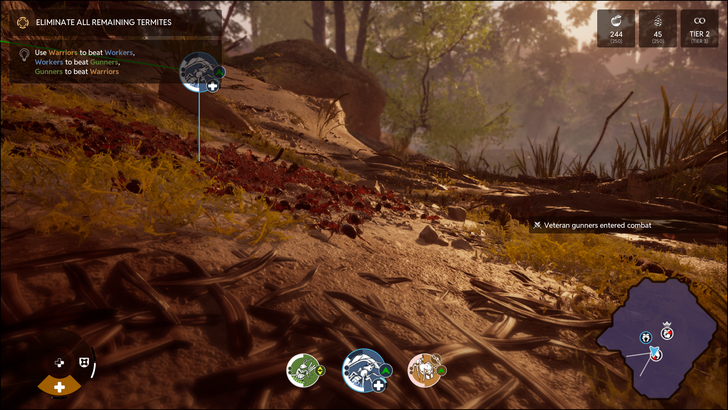
Task: Click the objective tracker 'Eliminate all remaining termites'
Action: tap(103, 22)
